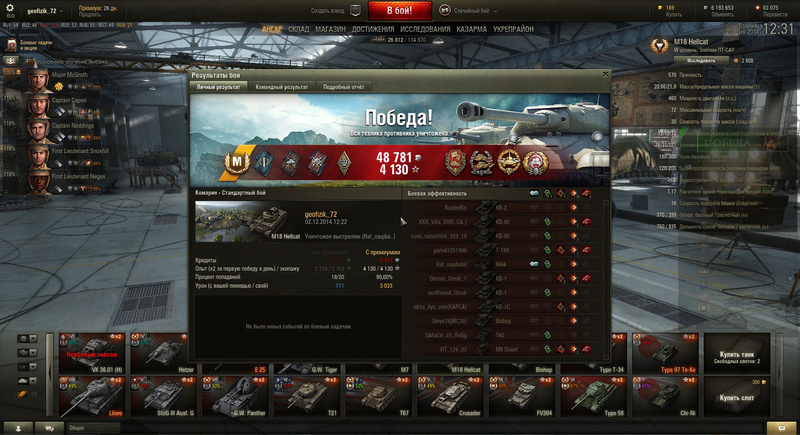Go to the "МАГАЗИН" store
This screenshot has height=435, width=800.
pos(331,29)
